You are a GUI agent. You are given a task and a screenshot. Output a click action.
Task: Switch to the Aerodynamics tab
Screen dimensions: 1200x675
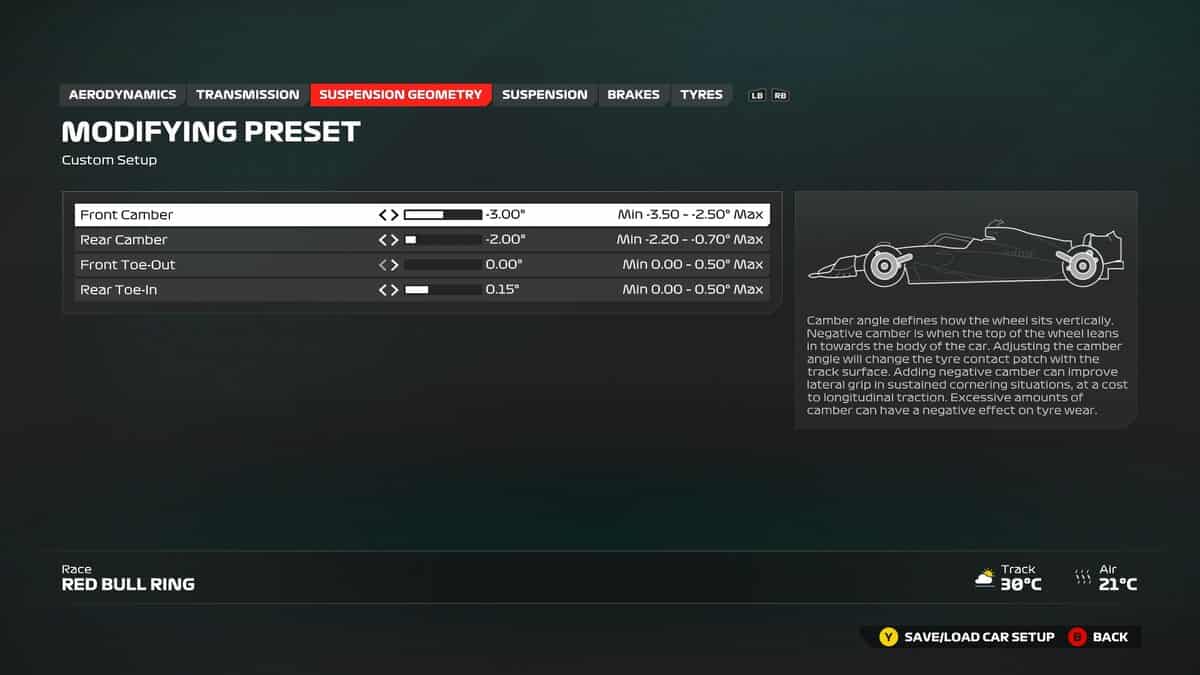tap(122, 95)
